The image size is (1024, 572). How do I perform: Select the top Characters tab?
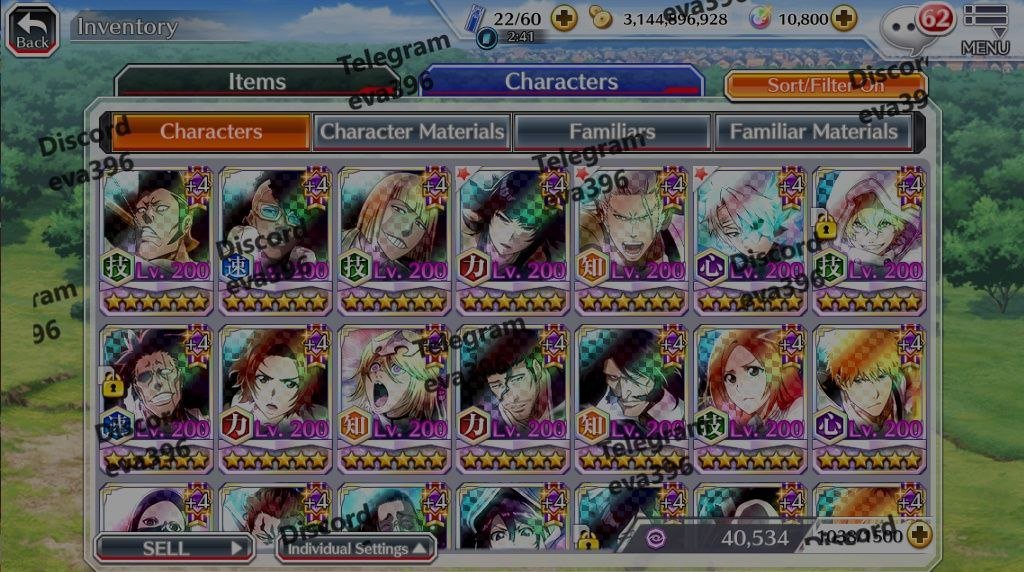click(x=561, y=82)
